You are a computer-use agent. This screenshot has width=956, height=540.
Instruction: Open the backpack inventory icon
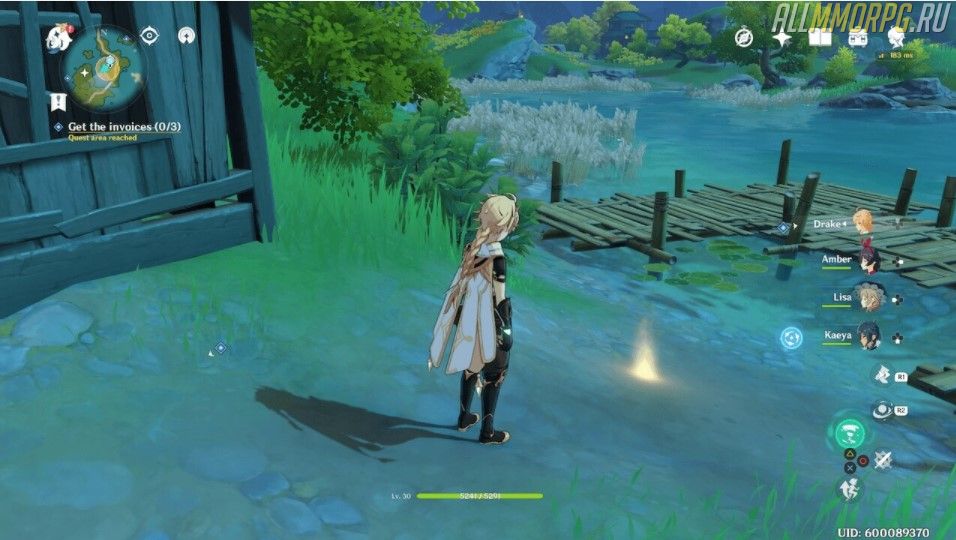[x=858, y=37]
